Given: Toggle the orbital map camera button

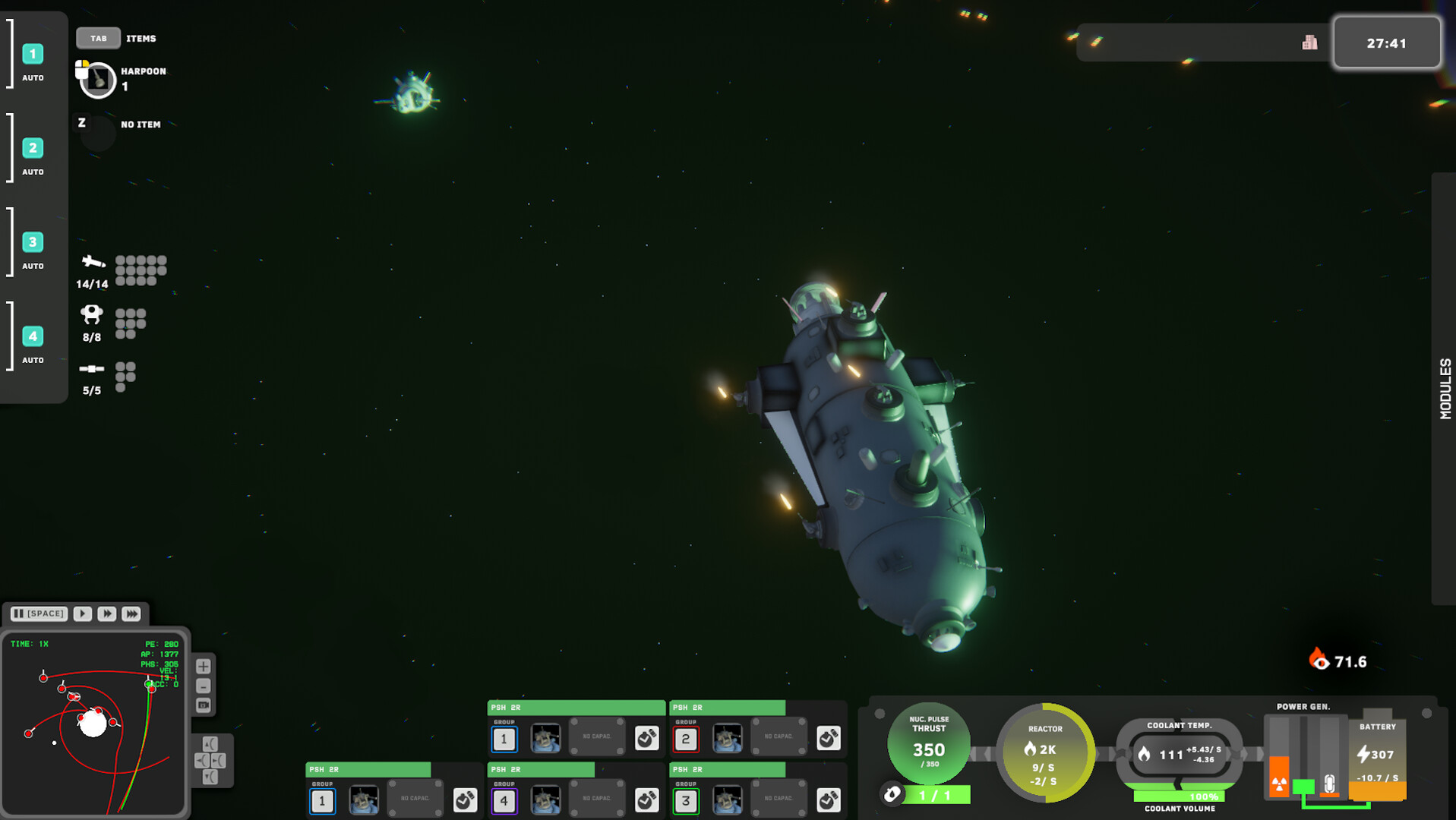Looking at the screenshot, I should click(x=204, y=705).
